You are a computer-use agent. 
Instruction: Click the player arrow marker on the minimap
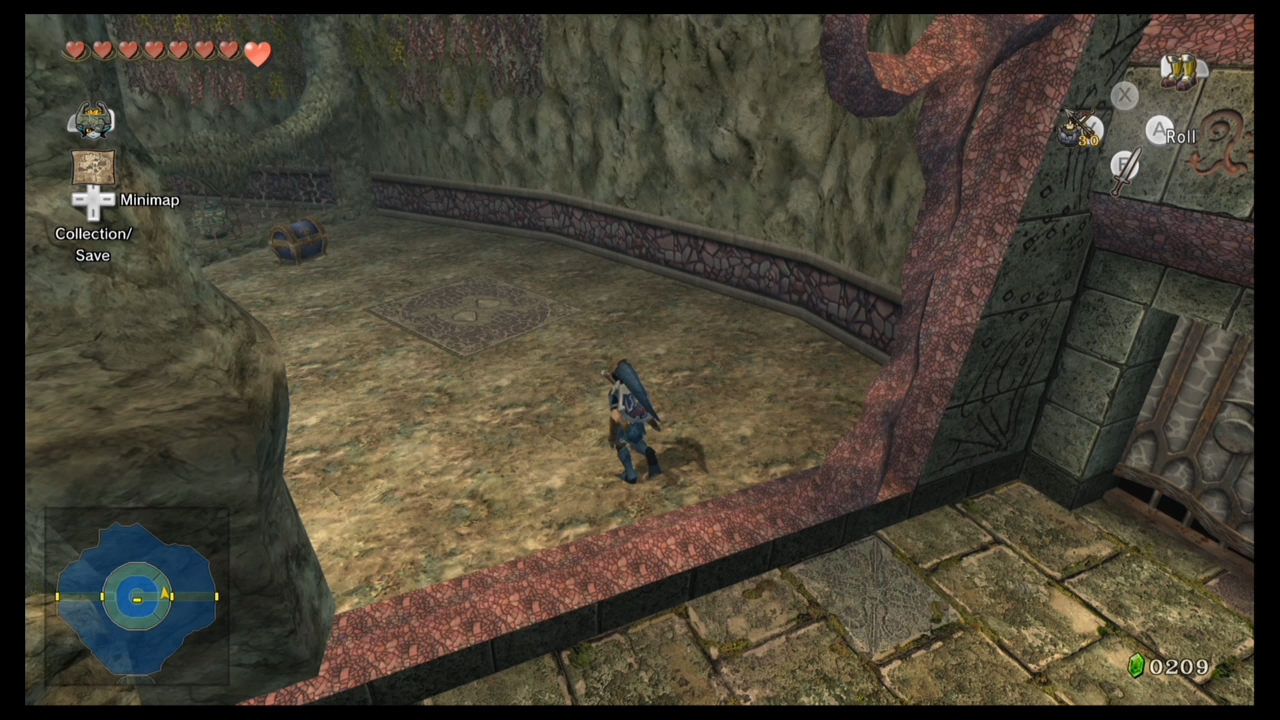(x=165, y=596)
